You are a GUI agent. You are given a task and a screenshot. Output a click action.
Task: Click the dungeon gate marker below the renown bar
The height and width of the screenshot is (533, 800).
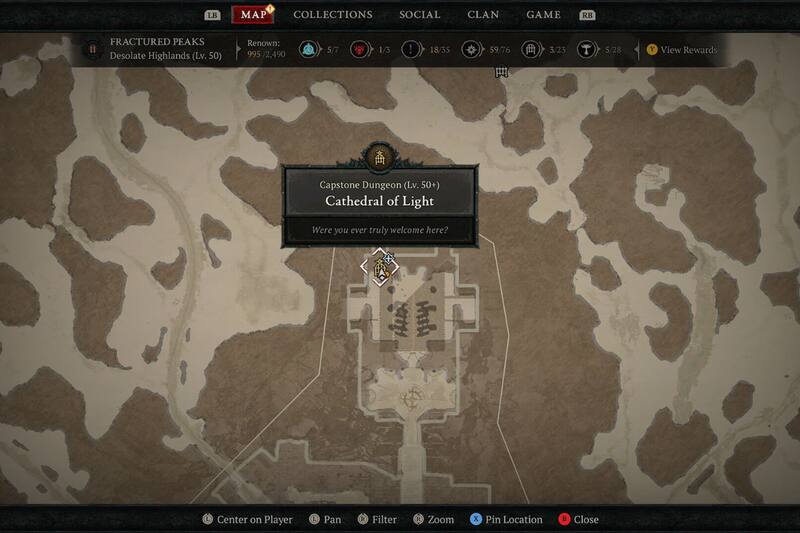tap(501, 71)
